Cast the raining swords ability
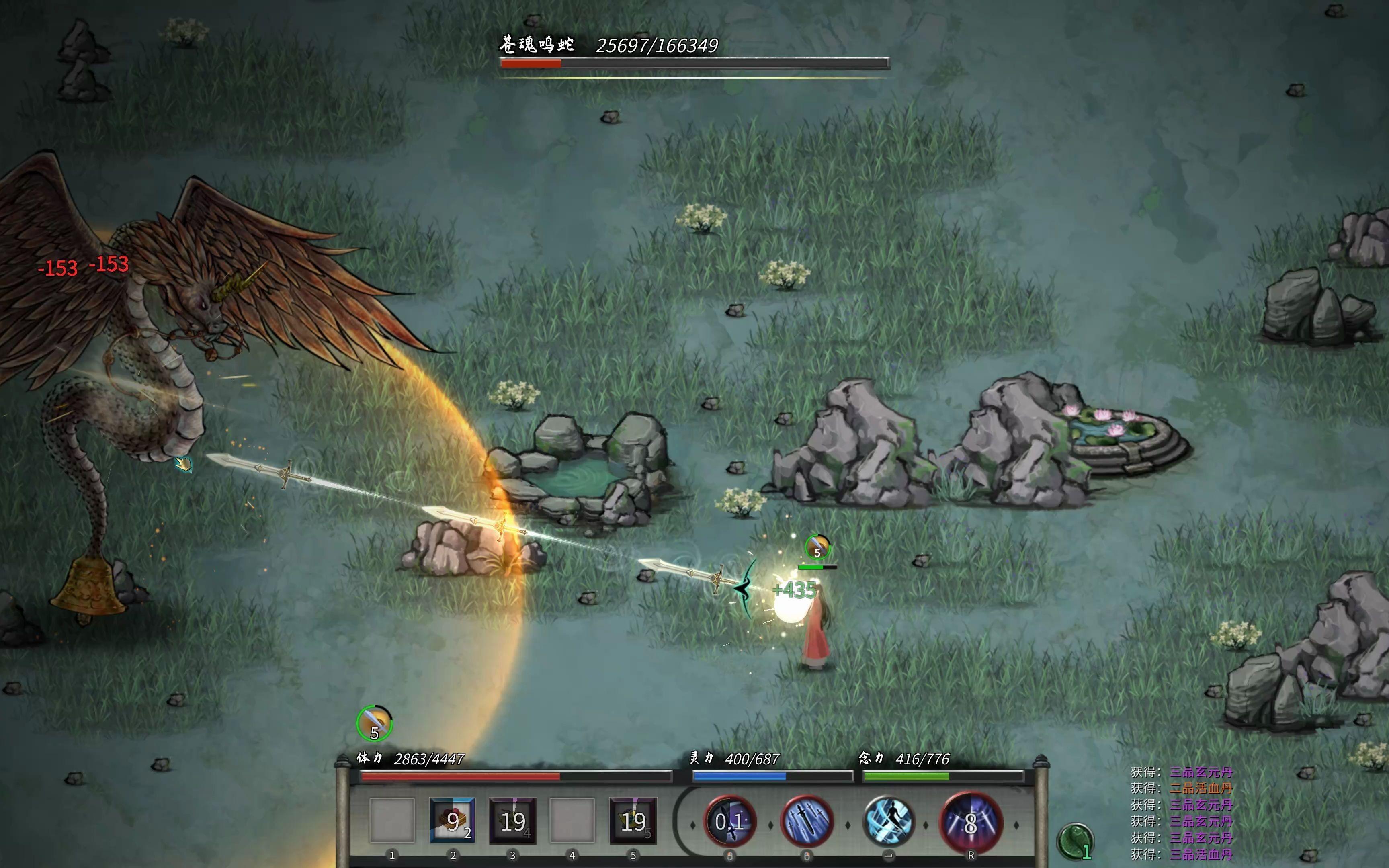This screenshot has width=1389, height=868. [807, 821]
